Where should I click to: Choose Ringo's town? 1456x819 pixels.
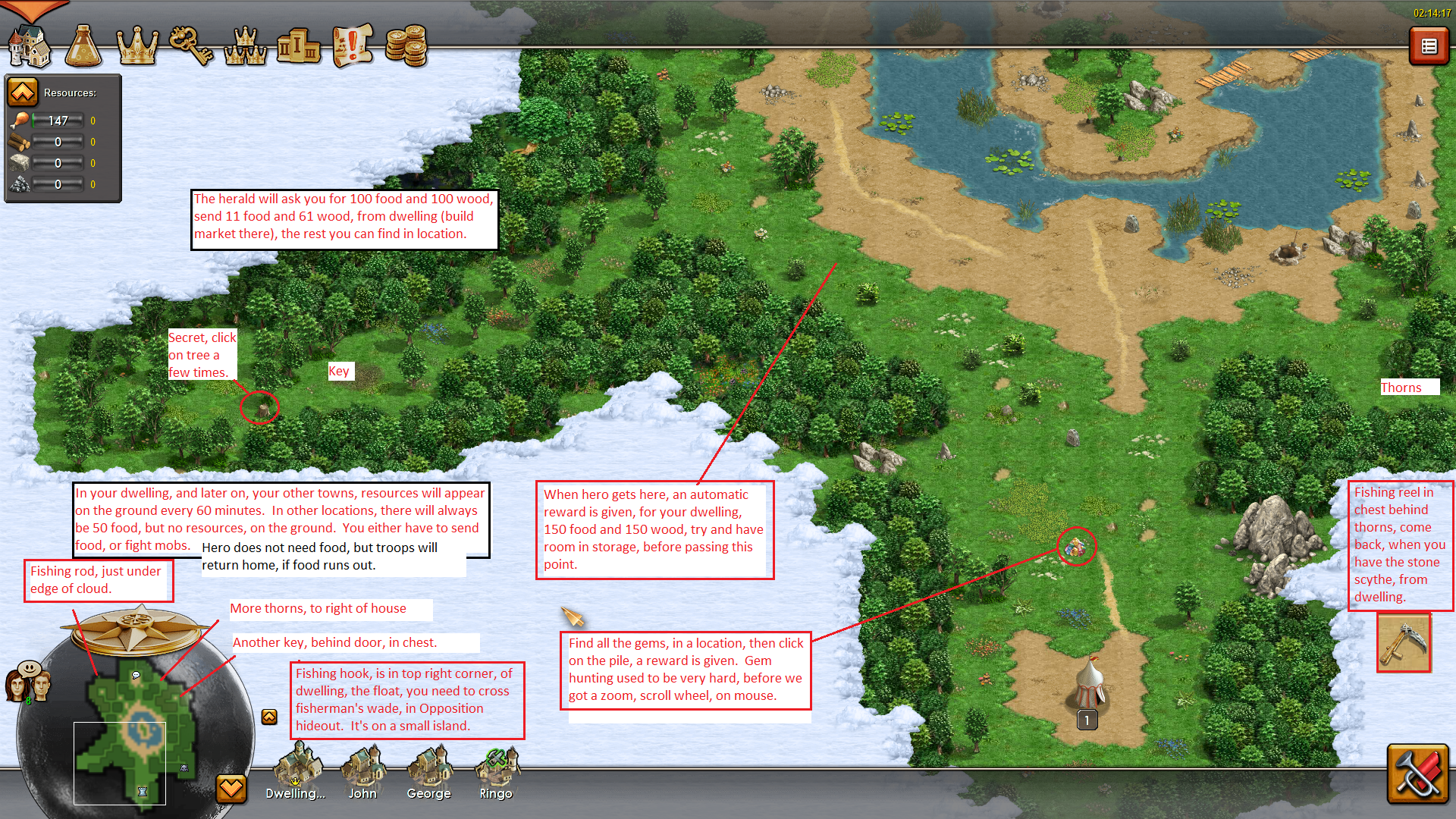pyautogui.click(x=496, y=770)
